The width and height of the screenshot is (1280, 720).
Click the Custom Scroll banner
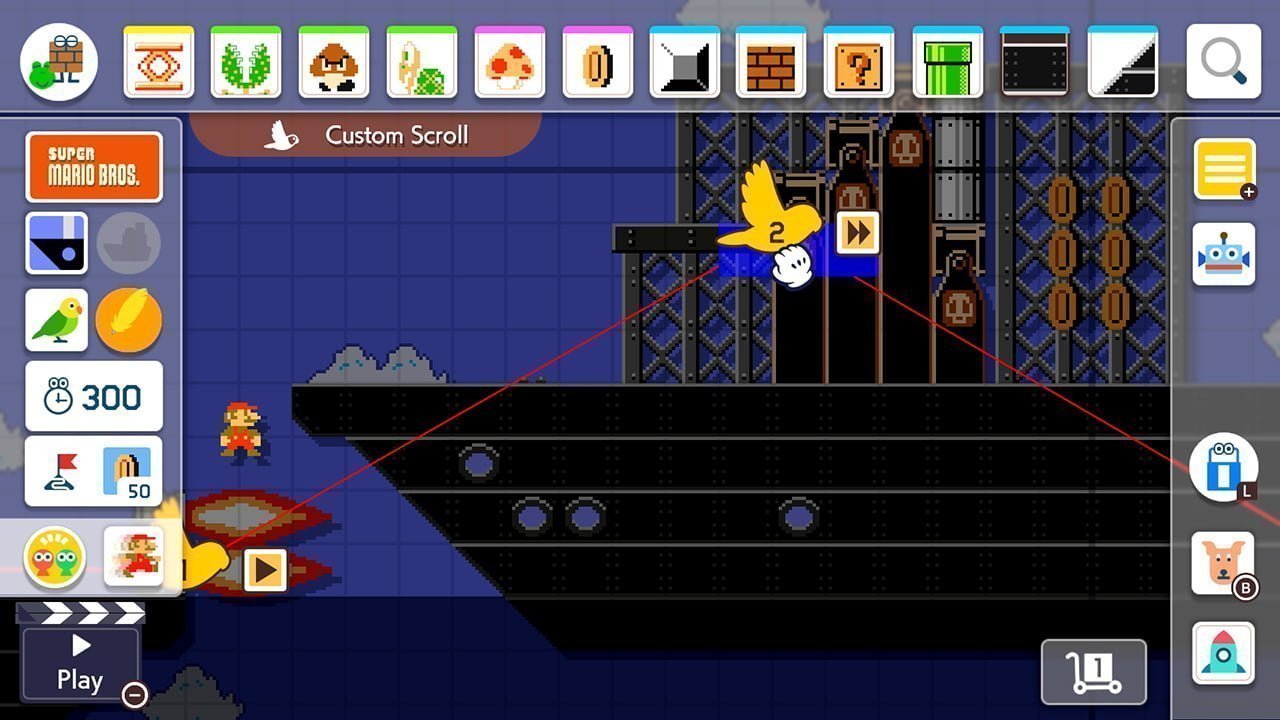(x=368, y=134)
